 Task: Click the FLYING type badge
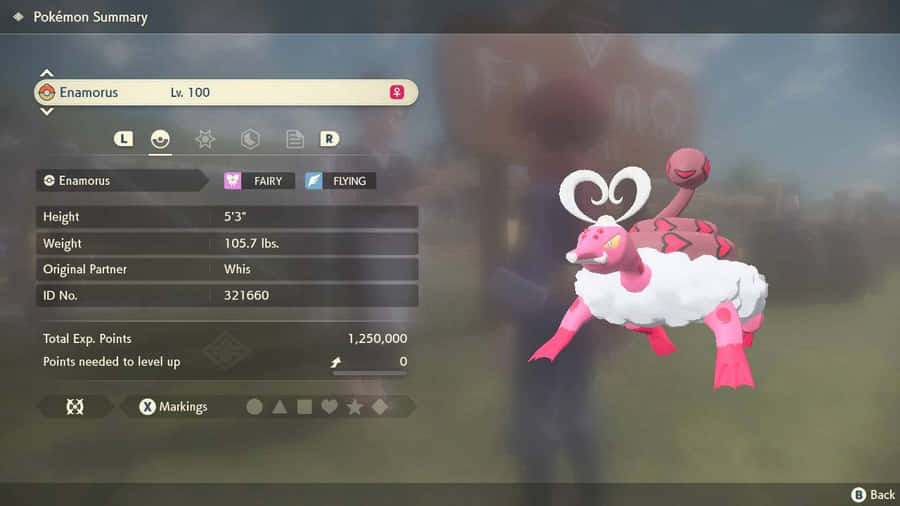pos(340,181)
